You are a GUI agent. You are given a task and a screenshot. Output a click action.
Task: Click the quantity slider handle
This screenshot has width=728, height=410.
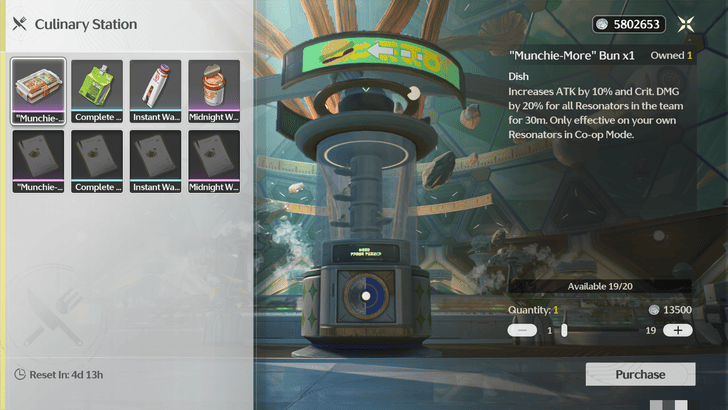(x=564, y=330)
